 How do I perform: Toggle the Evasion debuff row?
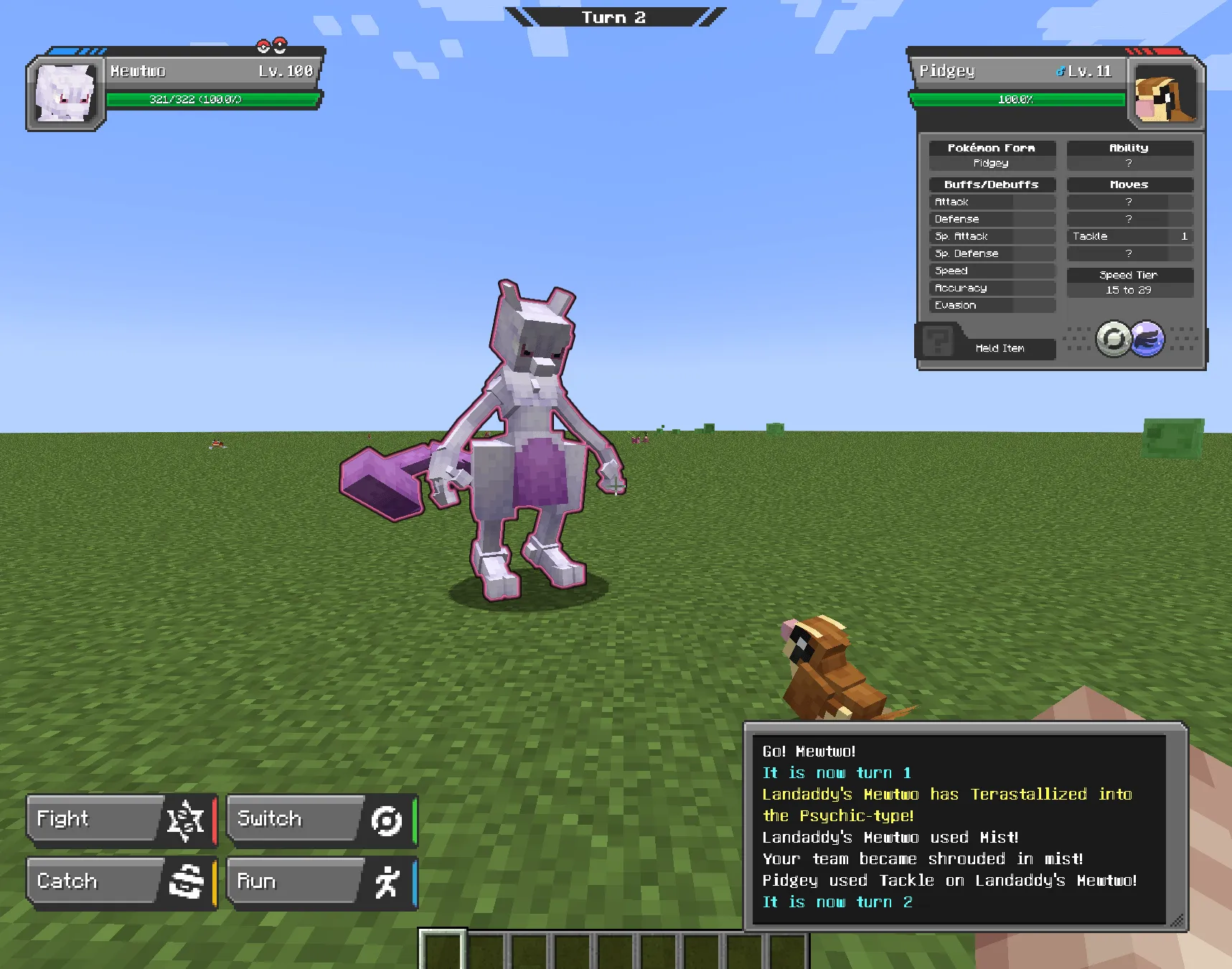click(992, 304)
